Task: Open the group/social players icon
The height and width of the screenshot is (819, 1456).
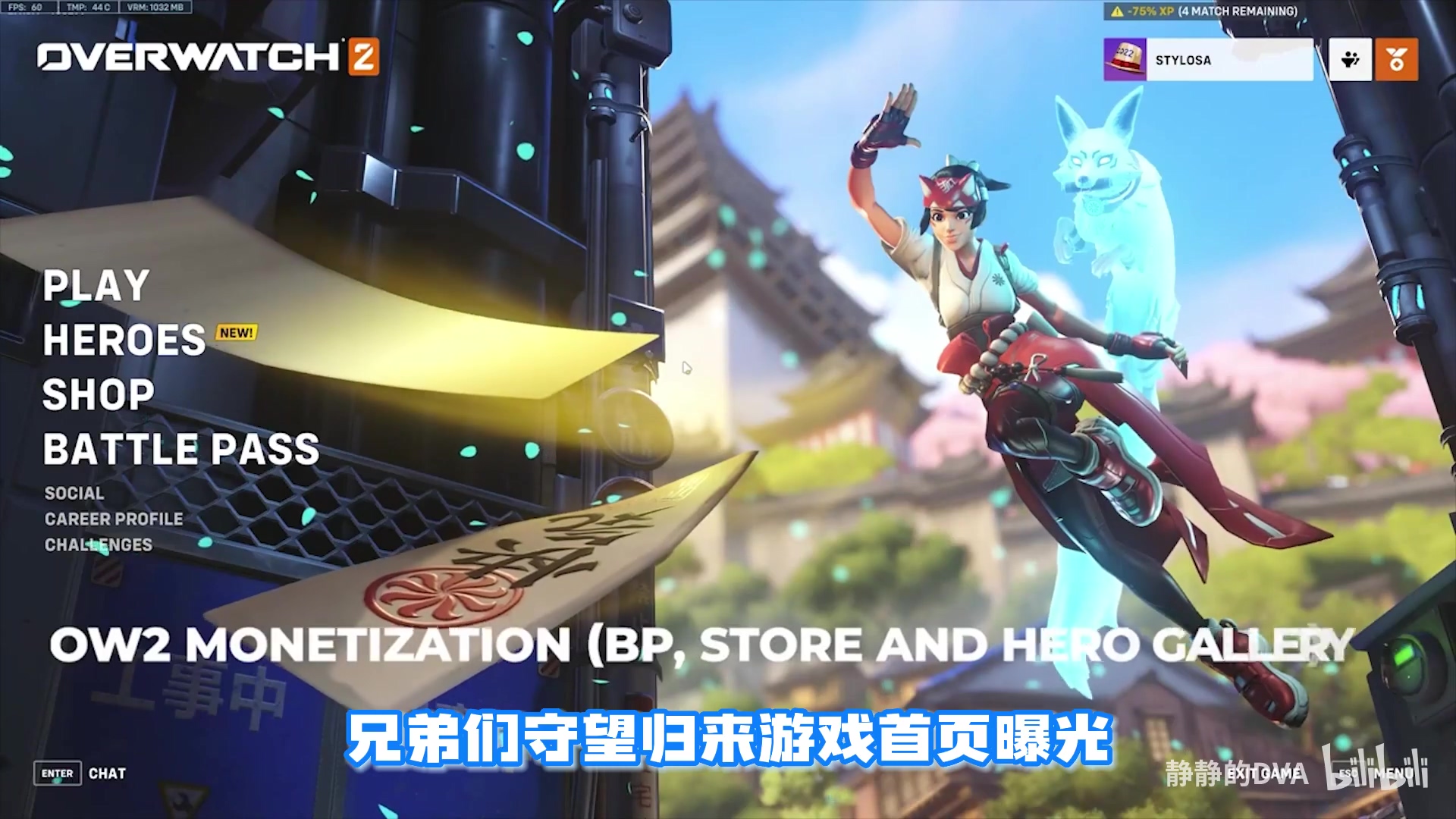Action: (1351, 60)
